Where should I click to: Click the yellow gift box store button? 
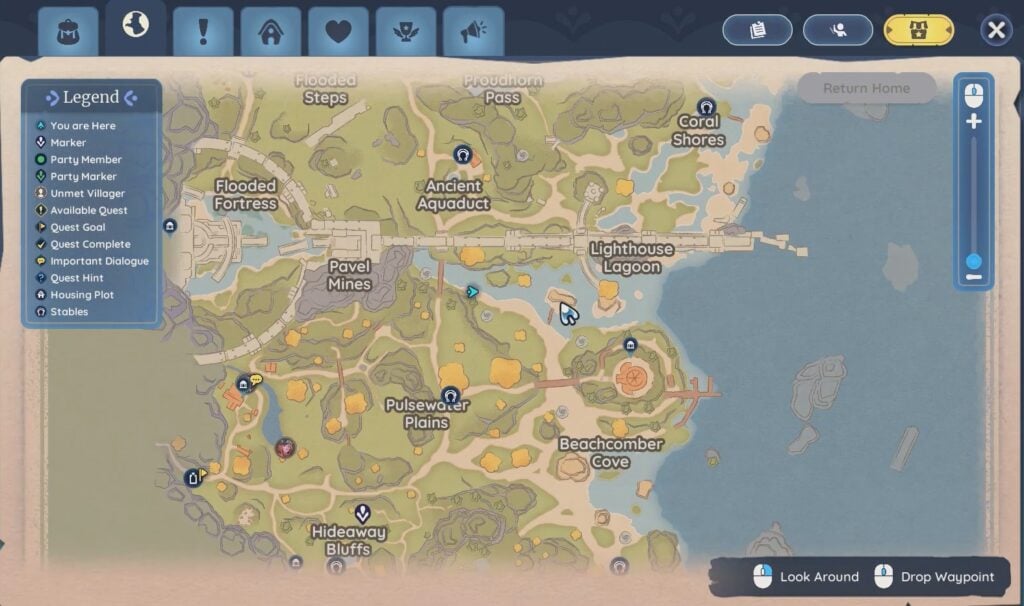[x=918, y=30]
